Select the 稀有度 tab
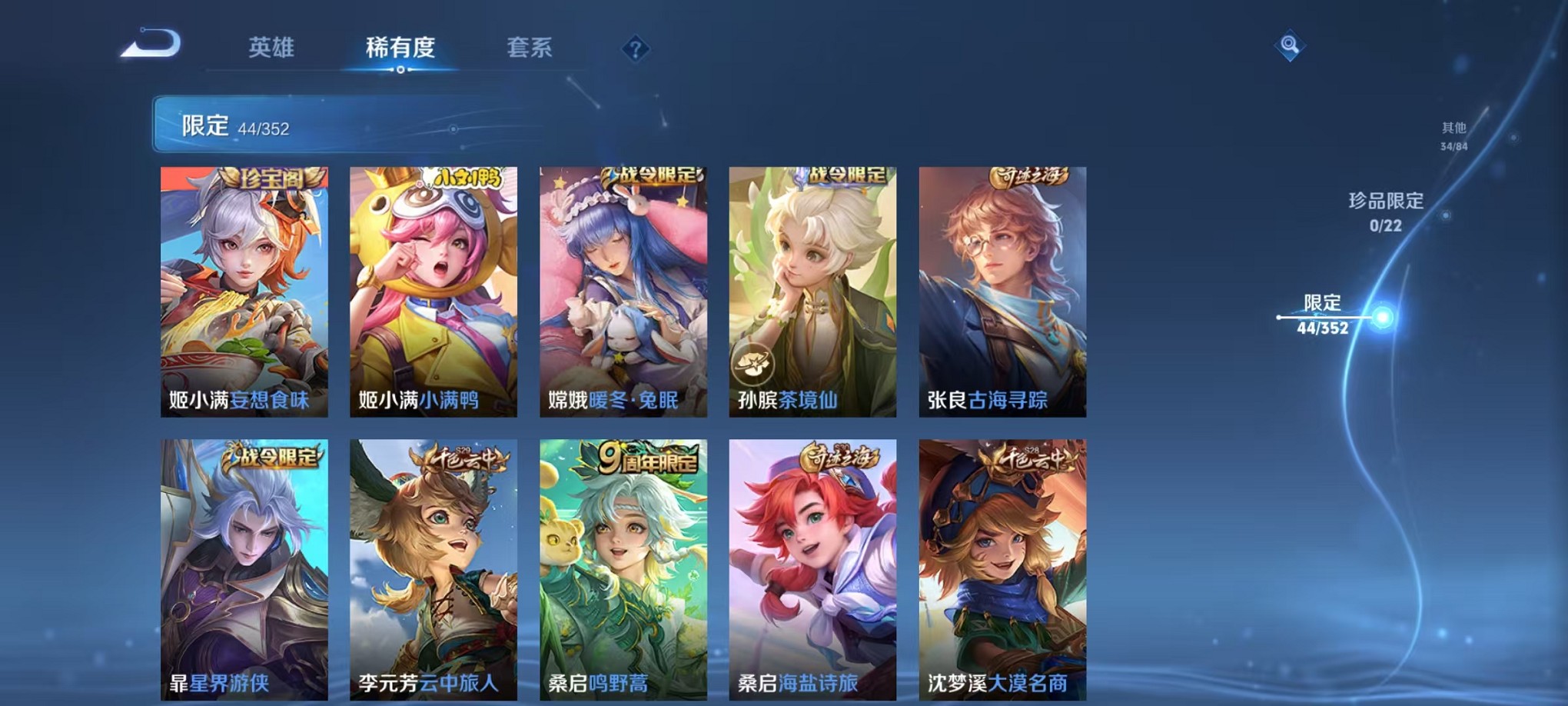The height and width of the screenshot is (706, 1568). (400, 48)
